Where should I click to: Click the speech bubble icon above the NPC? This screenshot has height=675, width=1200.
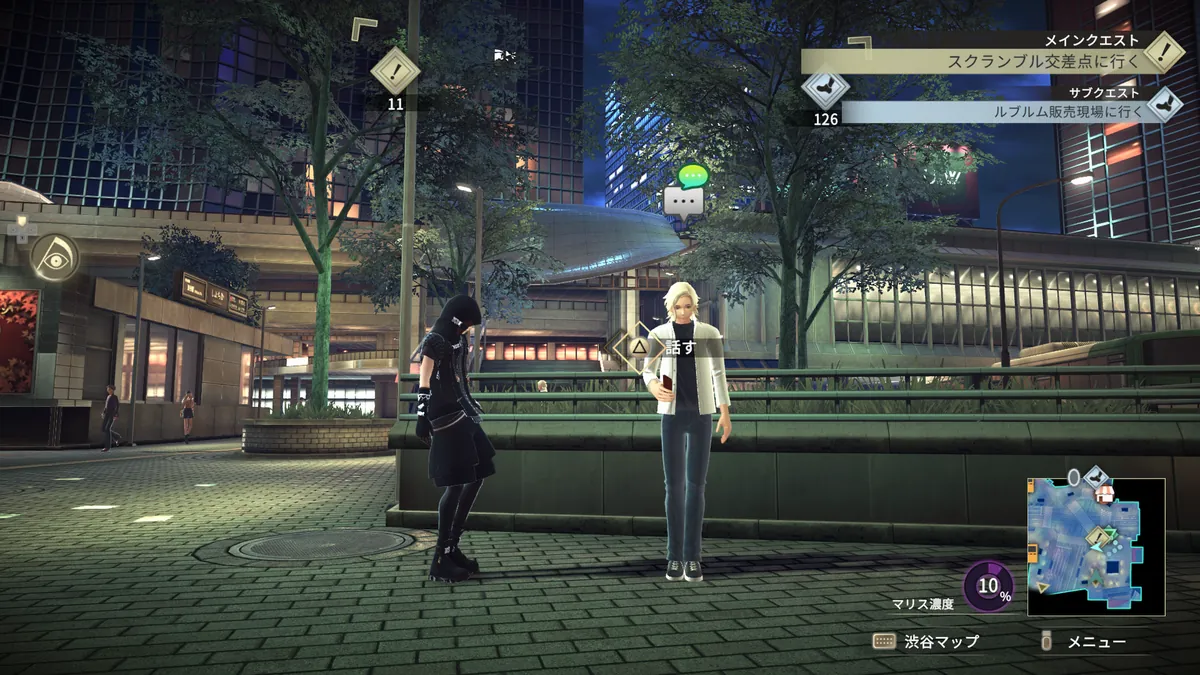tap(684, 201)
